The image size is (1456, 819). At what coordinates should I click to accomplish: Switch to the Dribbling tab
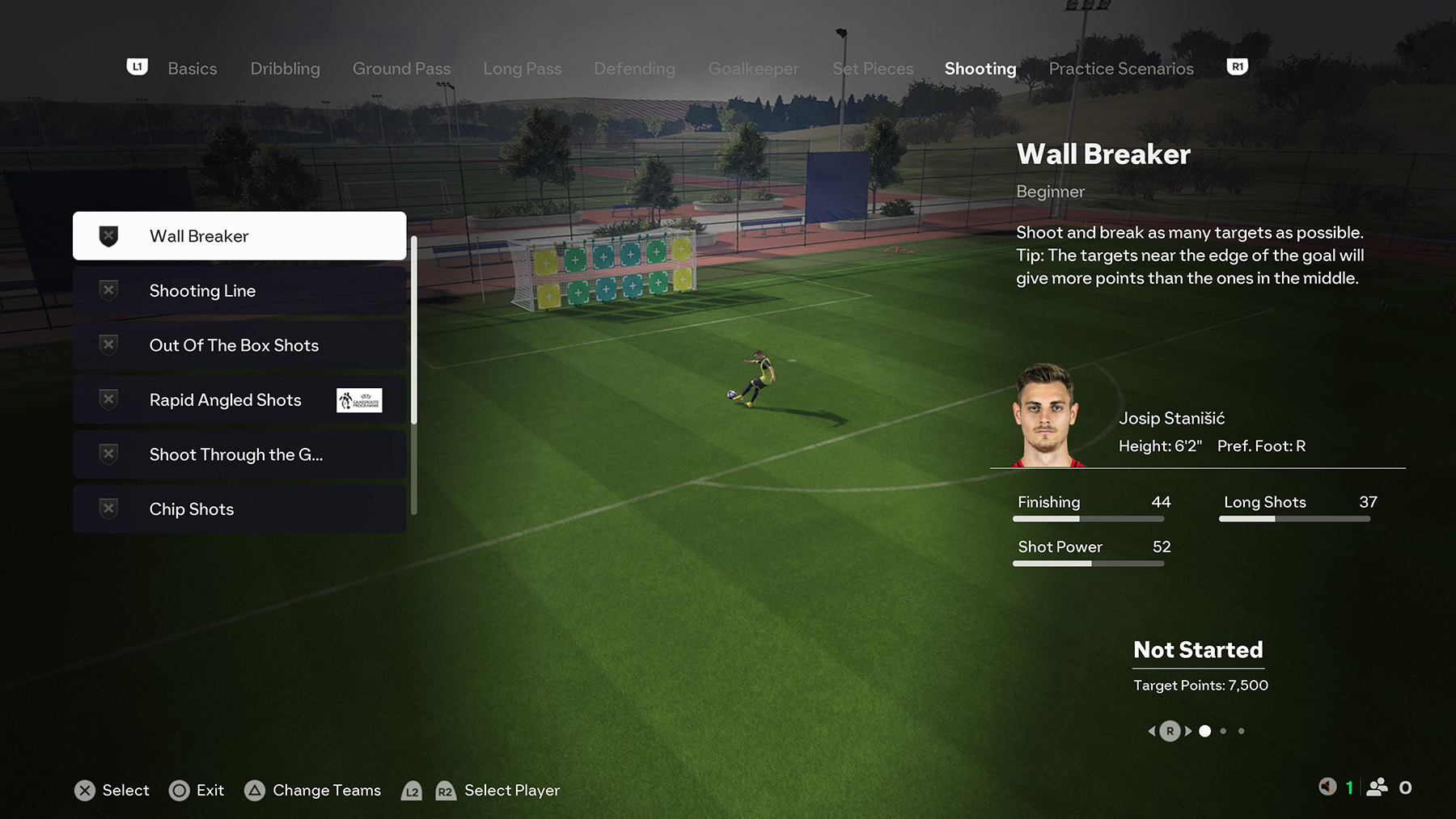click(x=285, y=68)
